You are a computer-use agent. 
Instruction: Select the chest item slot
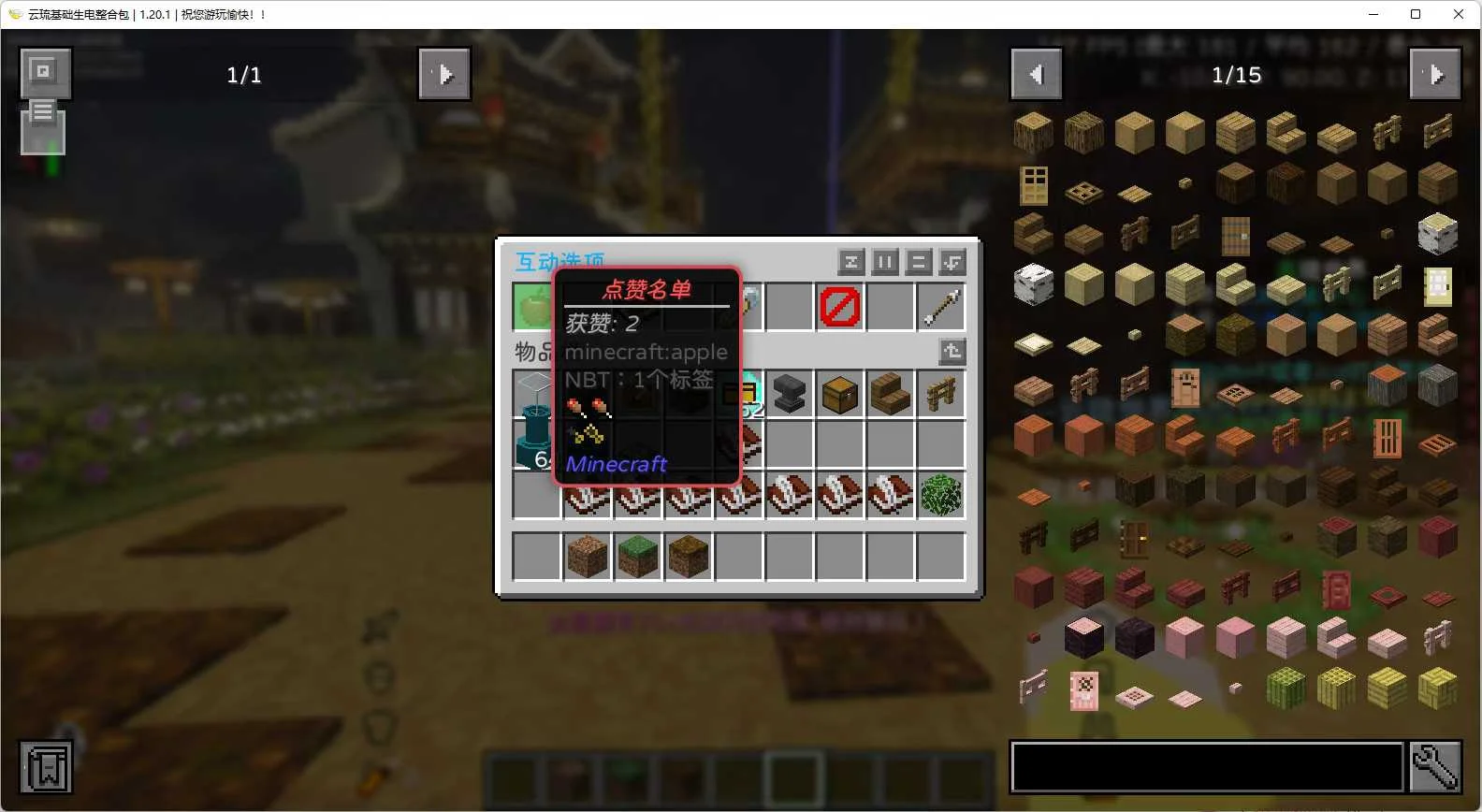[x=839, y=394]
